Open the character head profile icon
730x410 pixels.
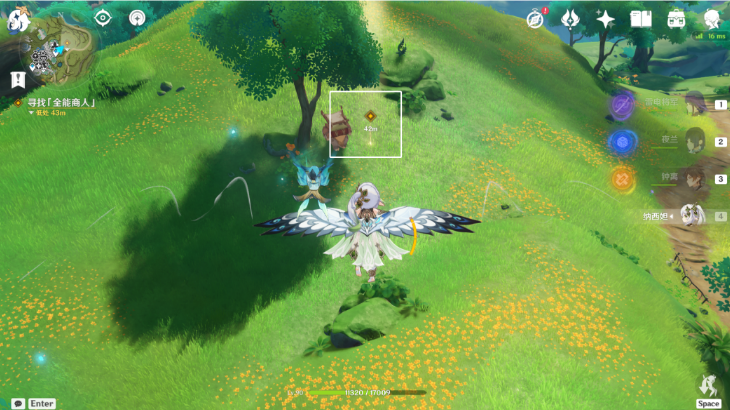712,18
